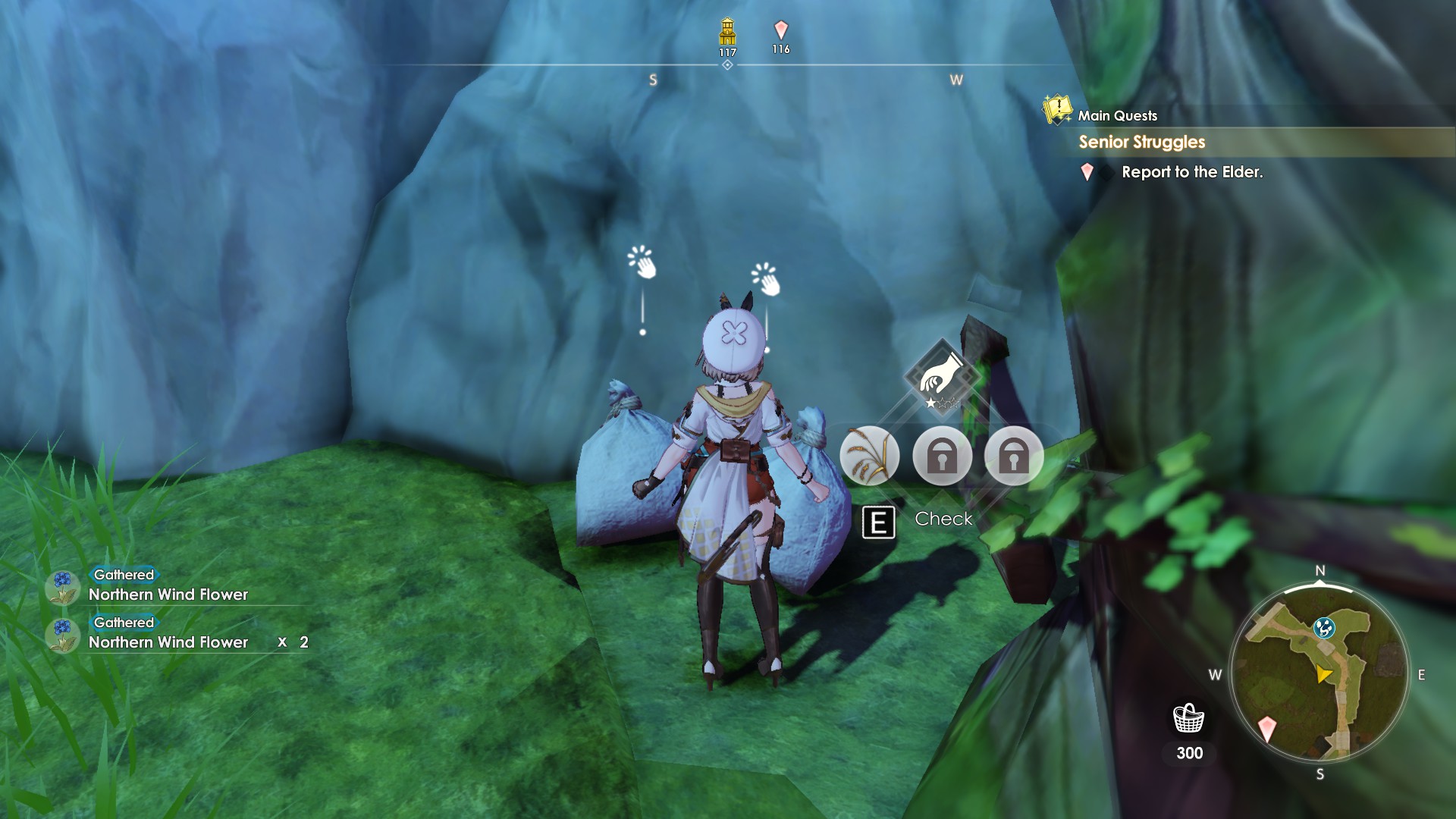Image resolution: width=1456 pixels, height=819 pixels.
Task: Open the circular minimap
Action: [1319, 673]
